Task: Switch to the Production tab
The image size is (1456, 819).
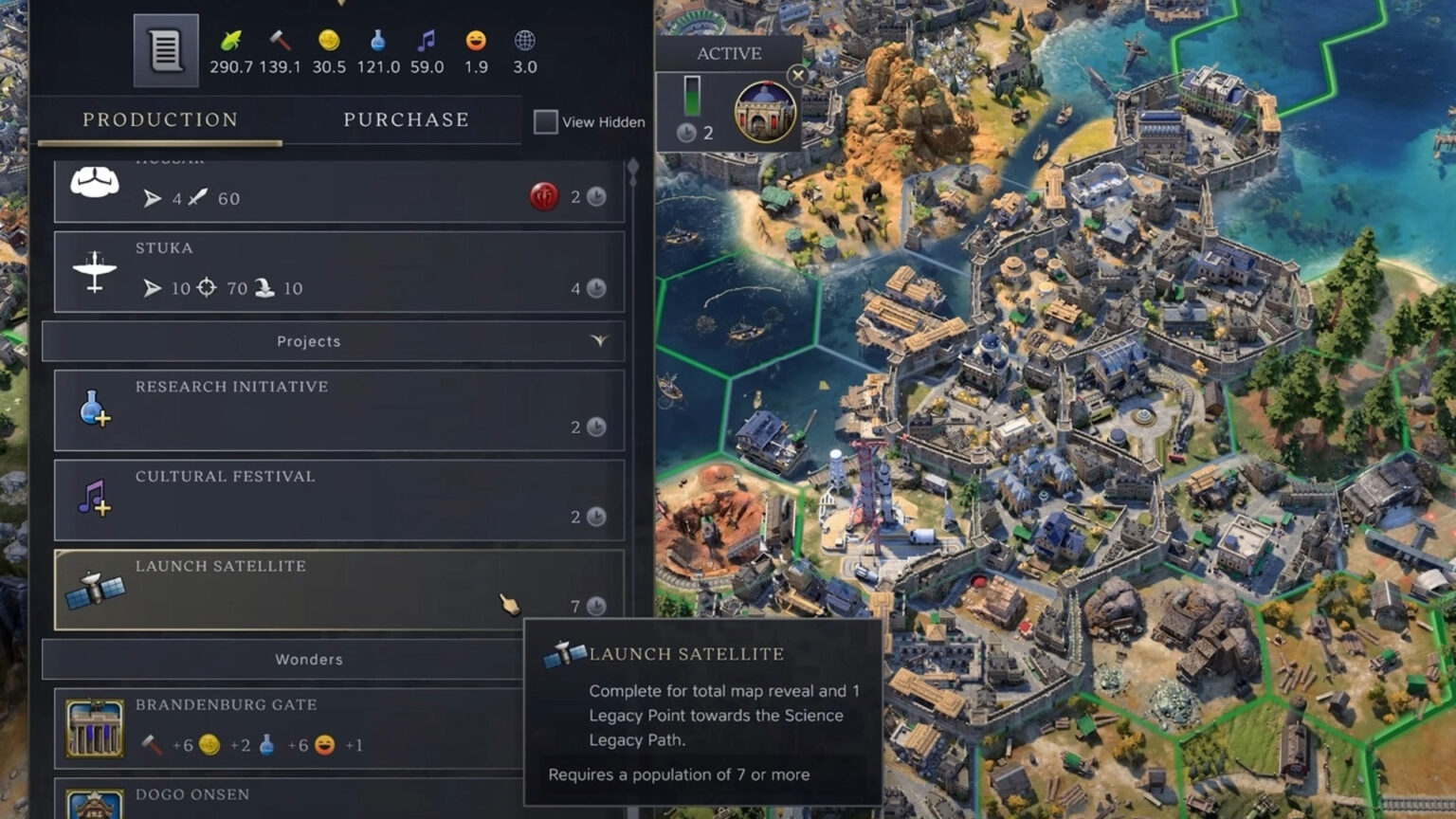Action: click(159, 119)
